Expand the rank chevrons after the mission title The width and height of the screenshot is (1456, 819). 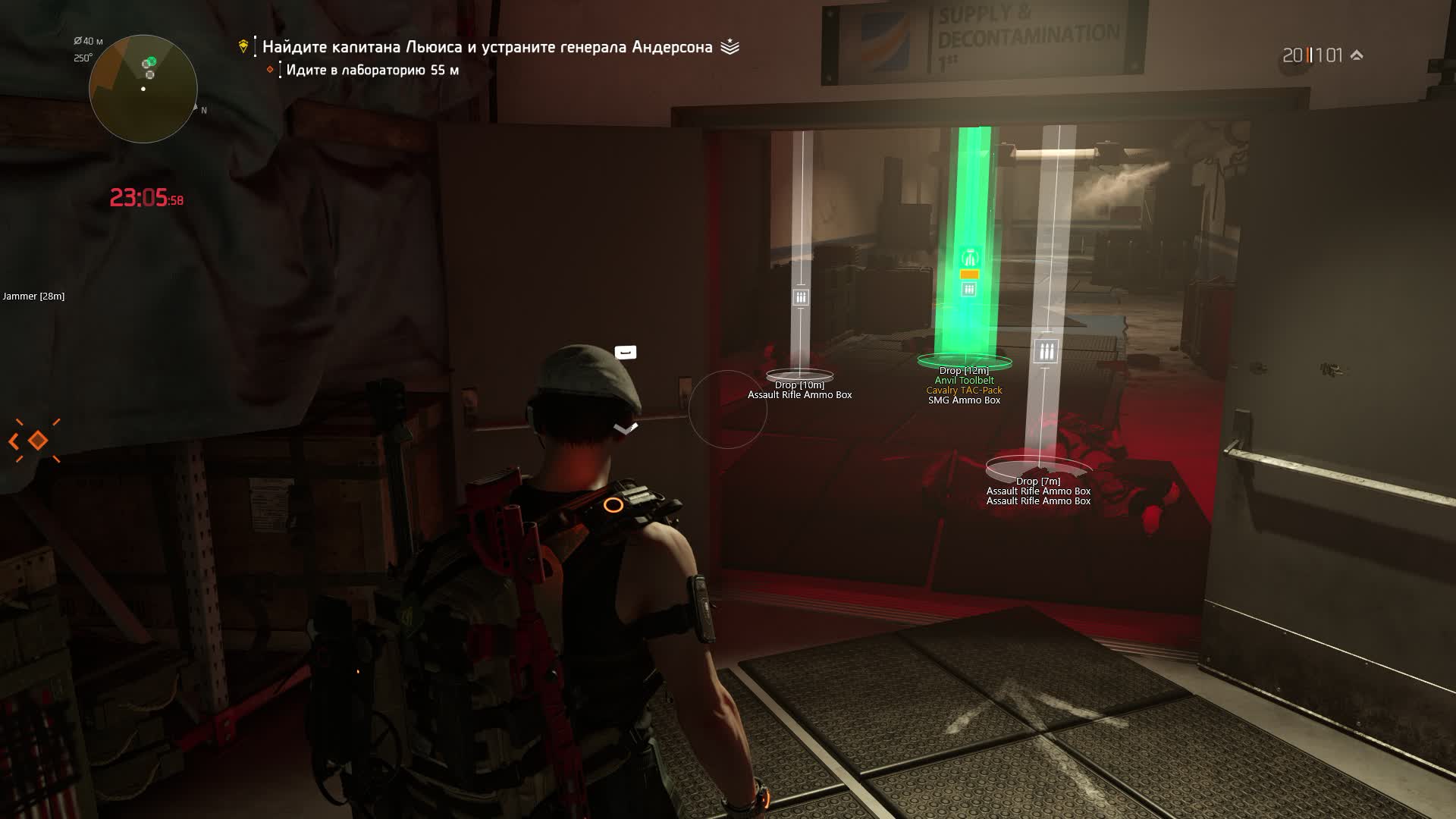pyautogui.click(x=730, y=46)
